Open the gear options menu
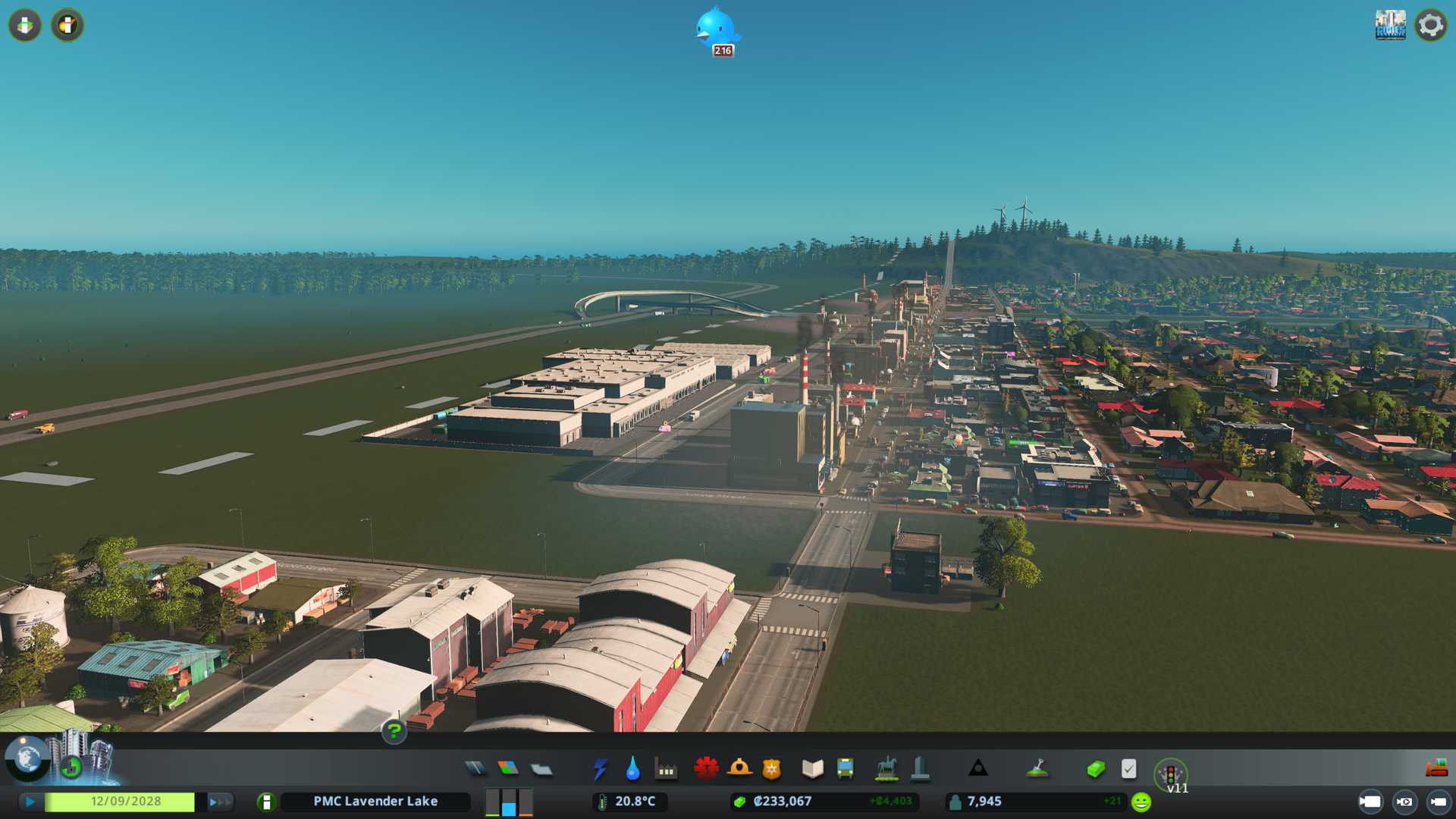Screen dimensions: 1456x819 pyautogui.click(x=1431, y=25)
